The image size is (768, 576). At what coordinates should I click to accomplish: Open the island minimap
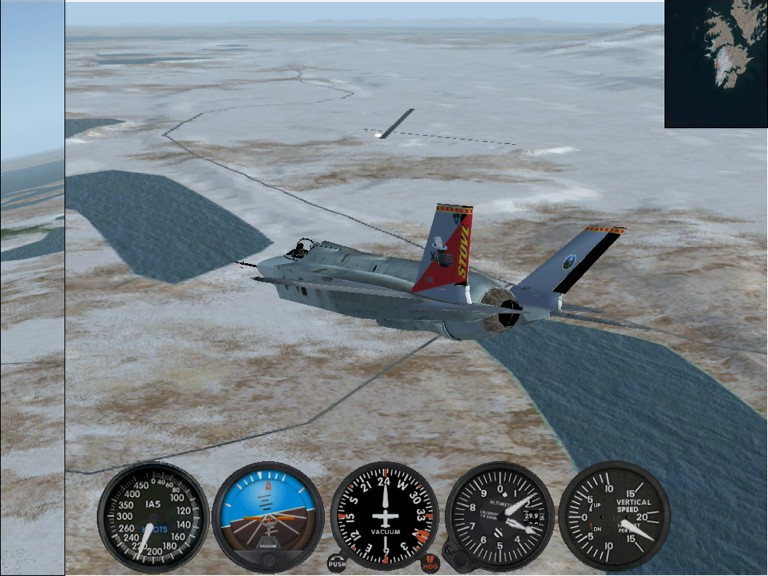[715, 63]
